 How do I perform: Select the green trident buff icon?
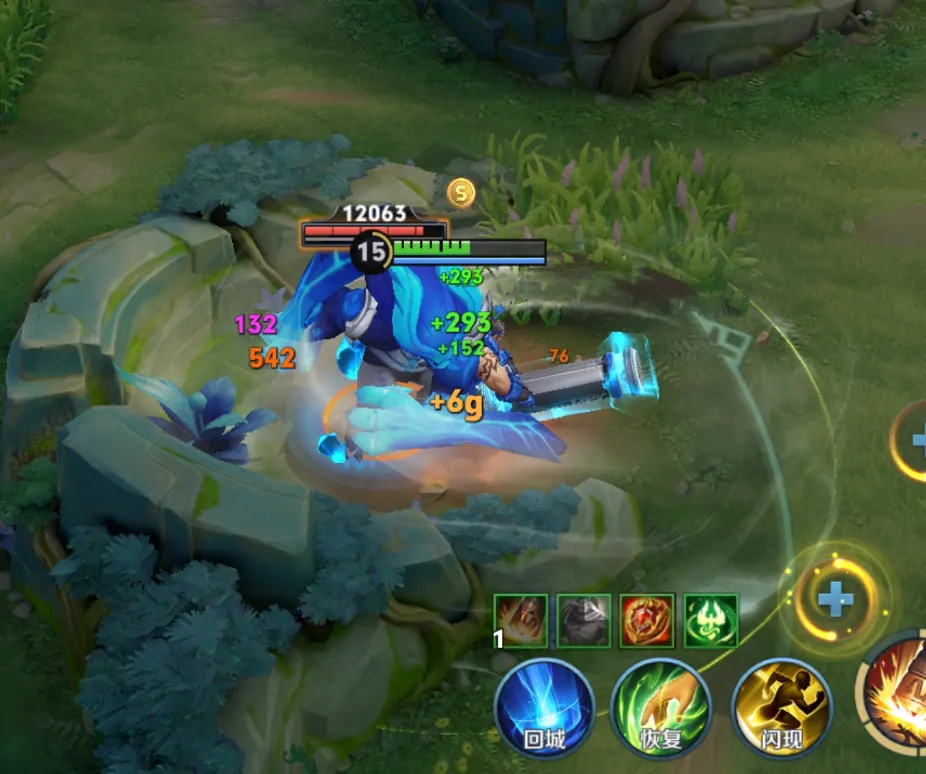[x=711, y=620]
